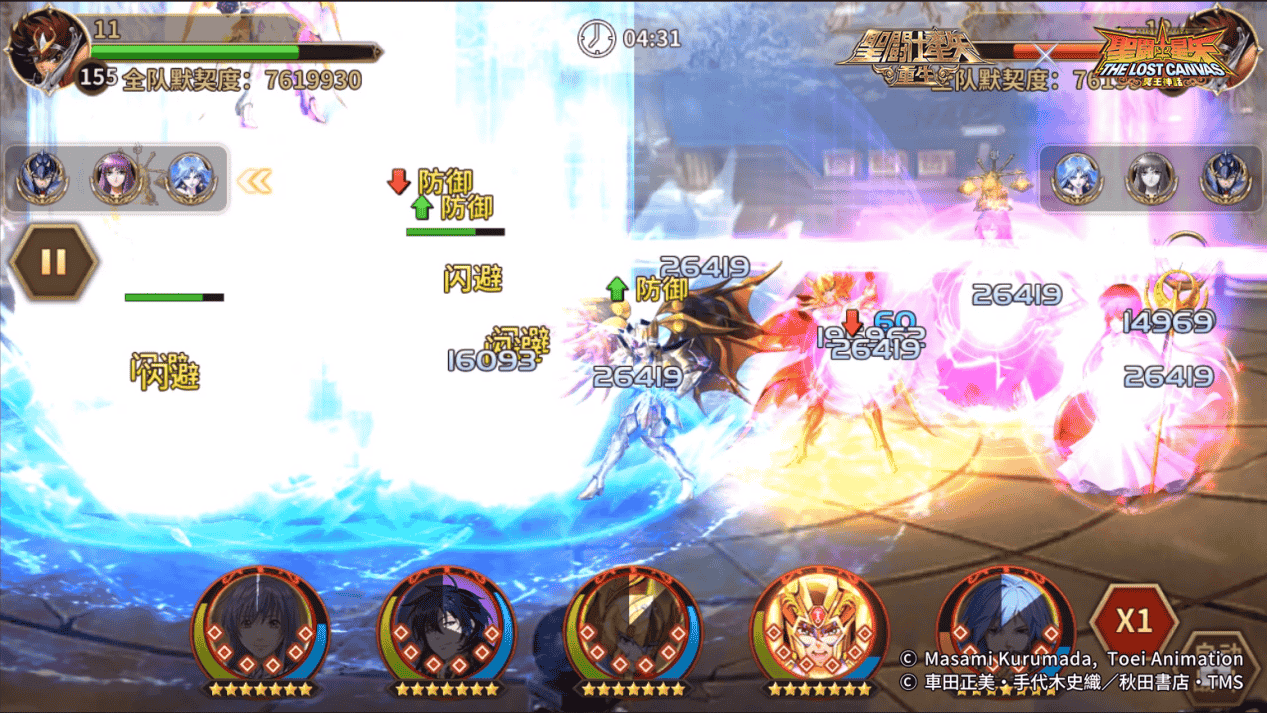Inspect the light-blue-haired enemy icon in right panel
The height and width of the screenshot is (713, 1267).
tap(1077, 179)
